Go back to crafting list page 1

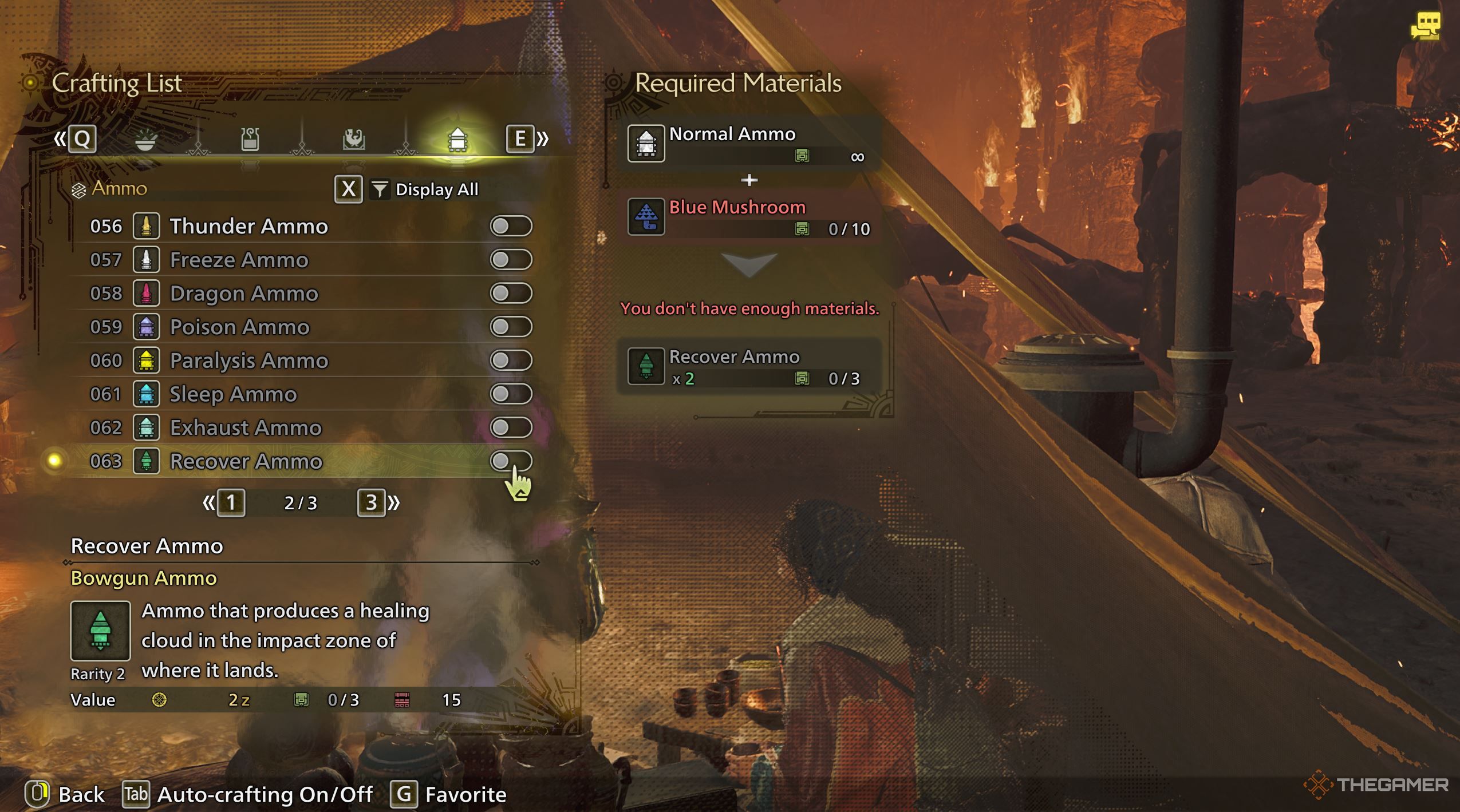coord(231,503)
